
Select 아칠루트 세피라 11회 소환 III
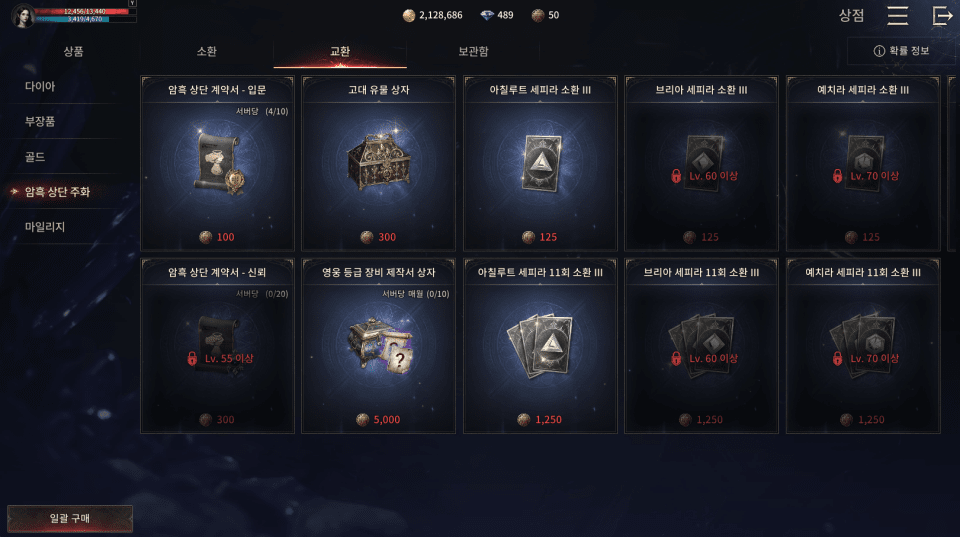pyautogui.click(x=540, y=347)
